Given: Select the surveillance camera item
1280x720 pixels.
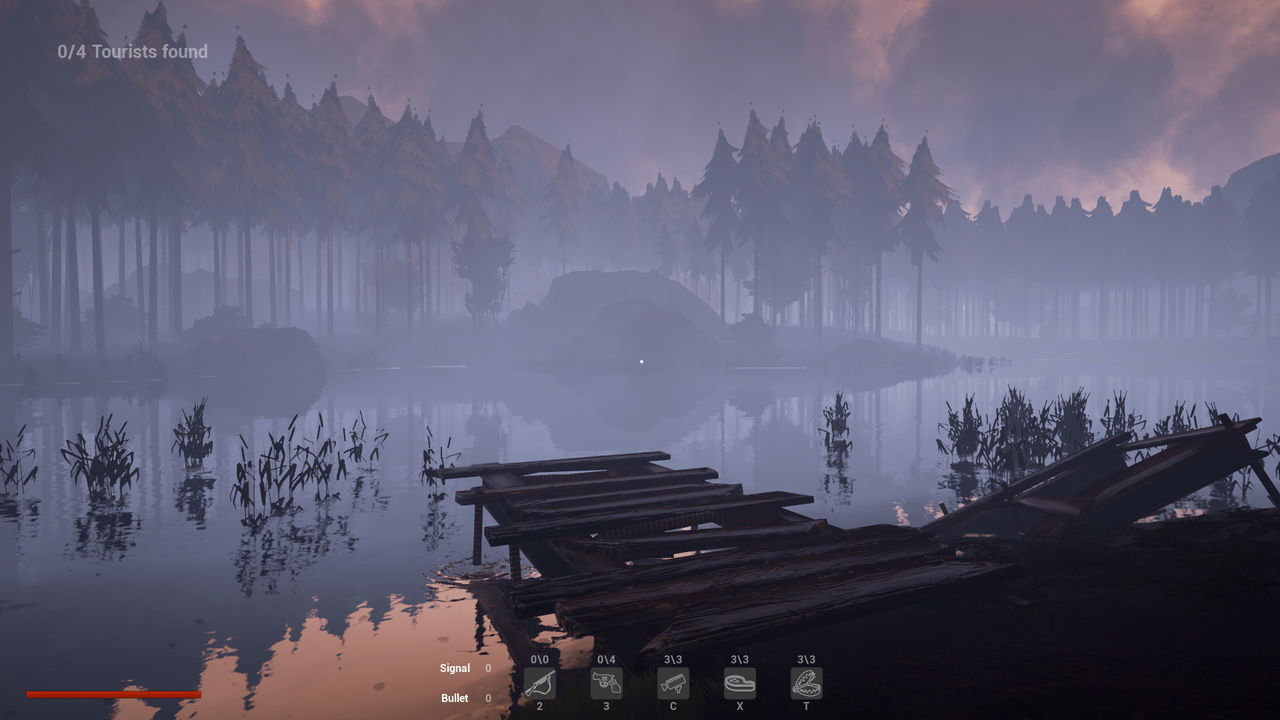Looking at the screenshot, I should click(673, 684).
